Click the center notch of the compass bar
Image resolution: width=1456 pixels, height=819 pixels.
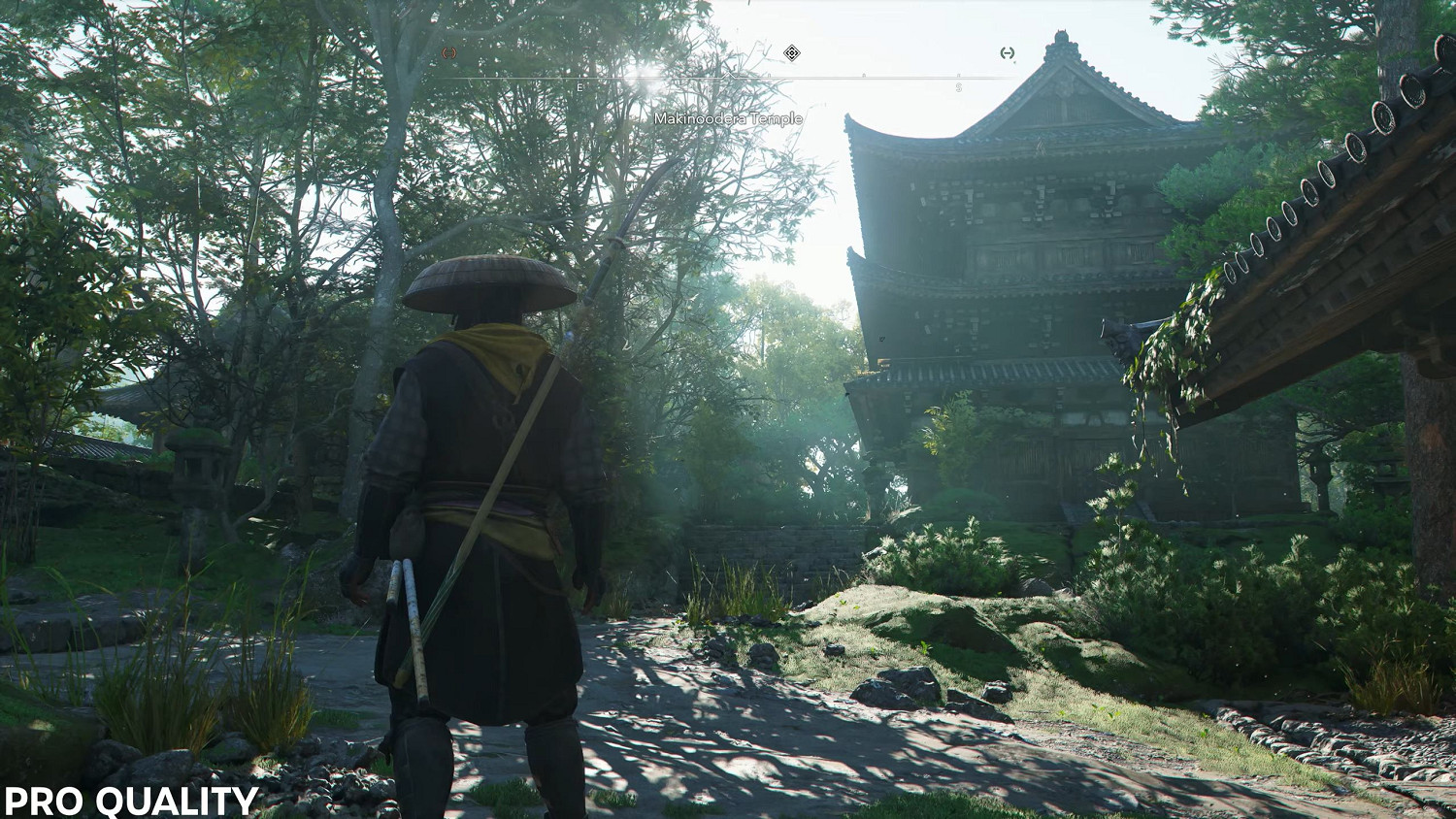click(729, 73)
